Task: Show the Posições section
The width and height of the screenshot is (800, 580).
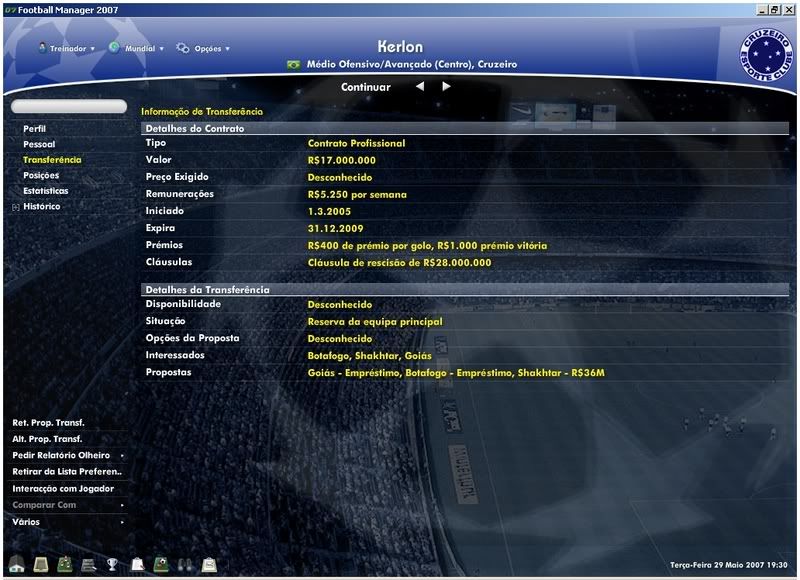Action: (x=41, y=175)
